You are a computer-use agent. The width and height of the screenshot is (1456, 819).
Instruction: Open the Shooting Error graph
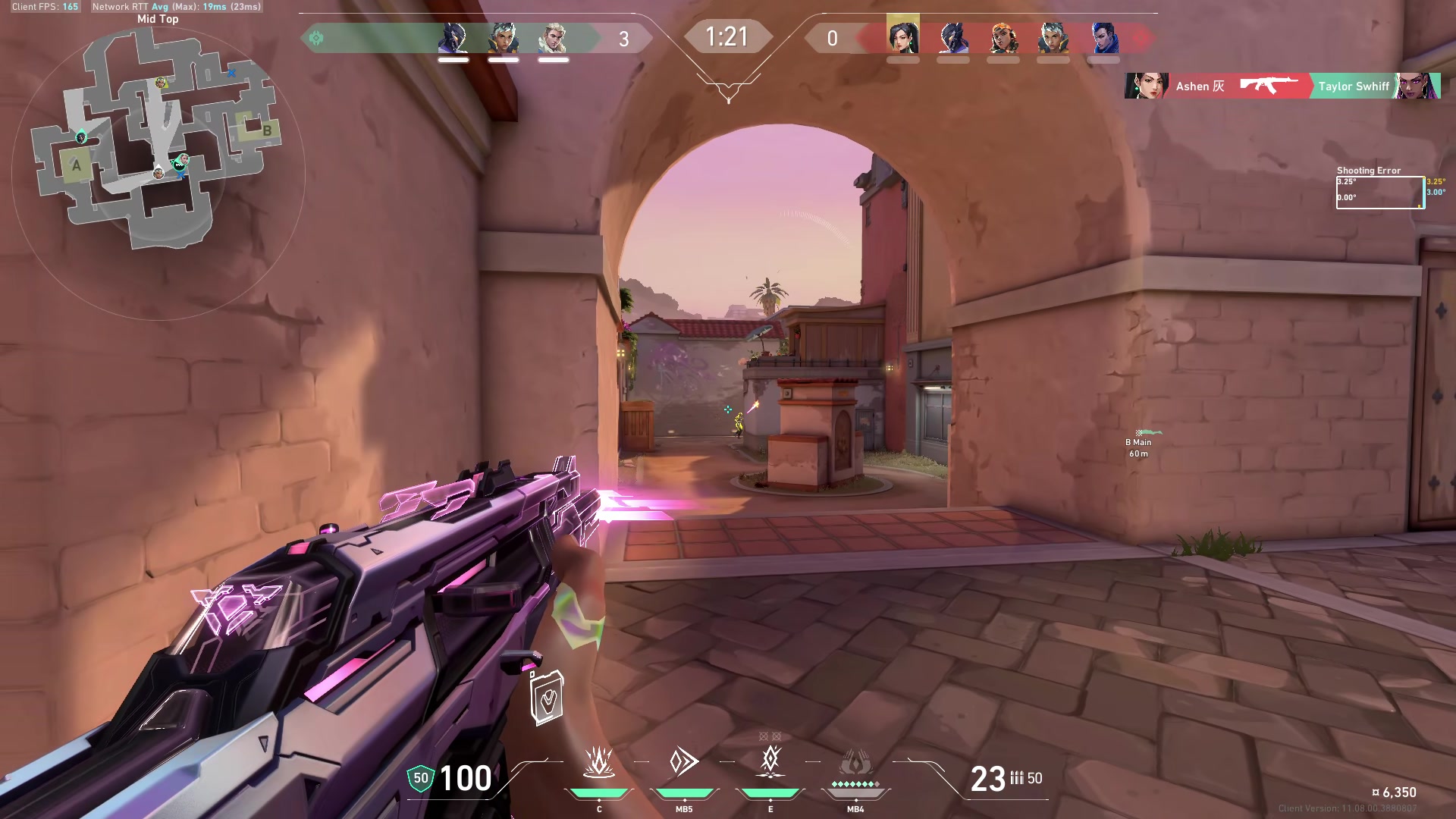pyautogui.click(x=1379, y=192)
